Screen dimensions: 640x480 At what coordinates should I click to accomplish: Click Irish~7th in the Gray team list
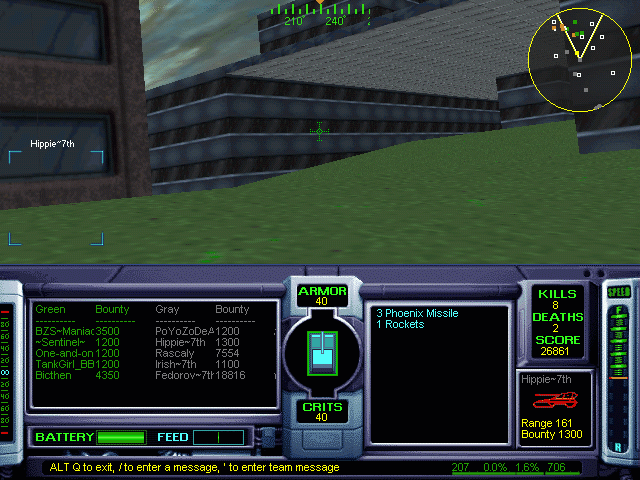(x=179, y=365)
